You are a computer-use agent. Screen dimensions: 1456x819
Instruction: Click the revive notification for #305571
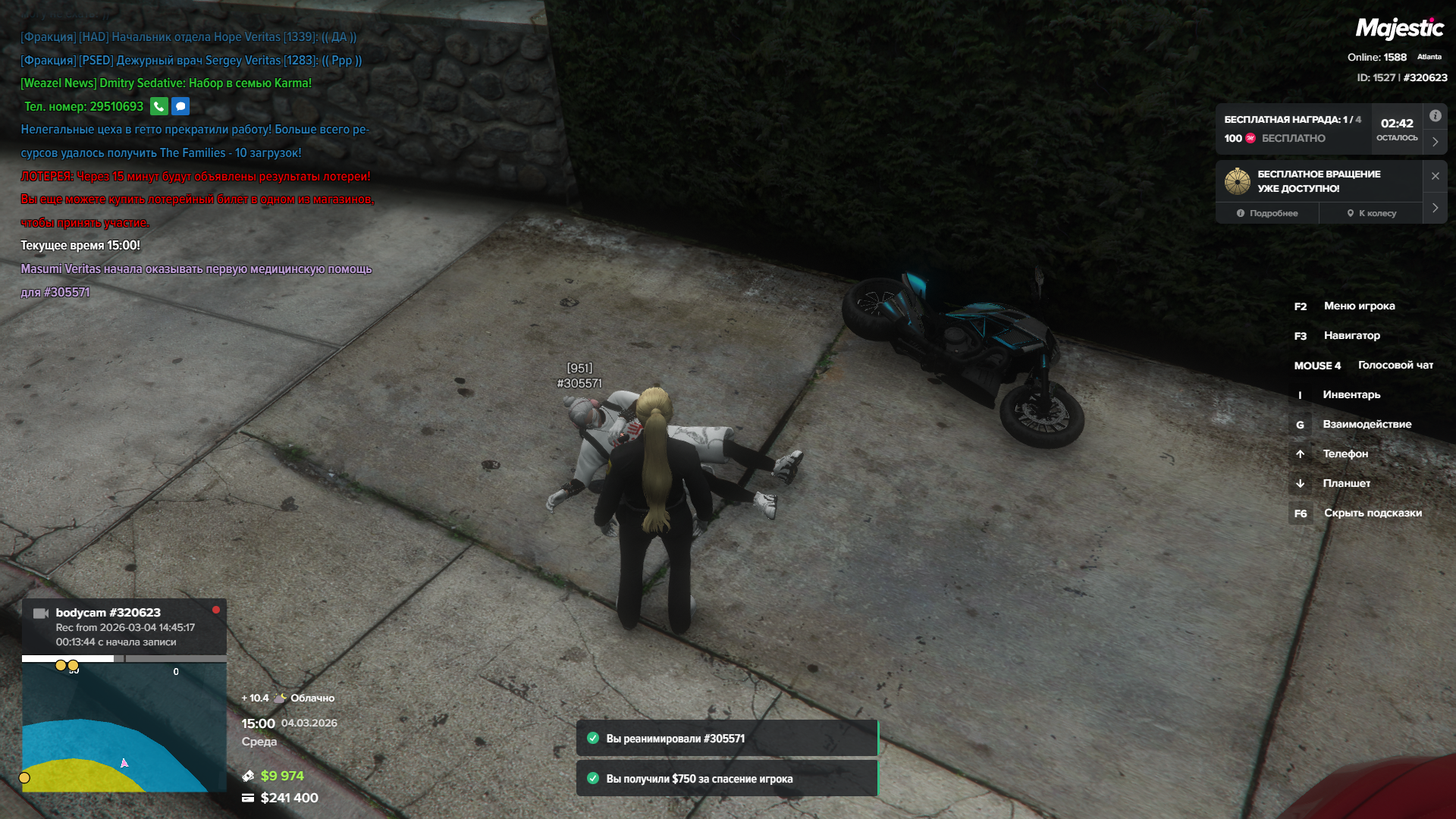(x=726, y=739)
